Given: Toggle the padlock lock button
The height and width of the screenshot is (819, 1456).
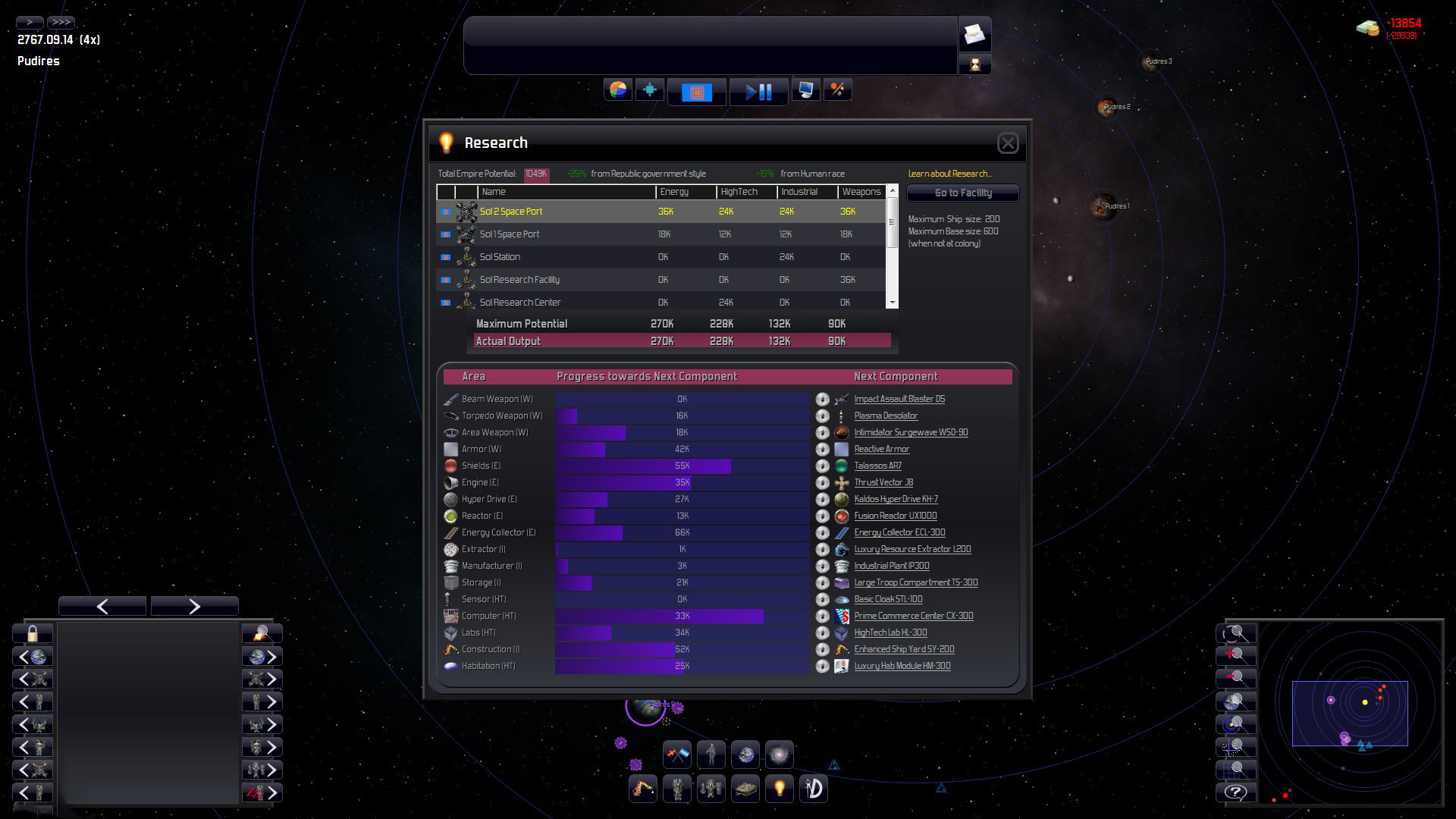Looking at the screenshot, I should click(x=33, y=633).
